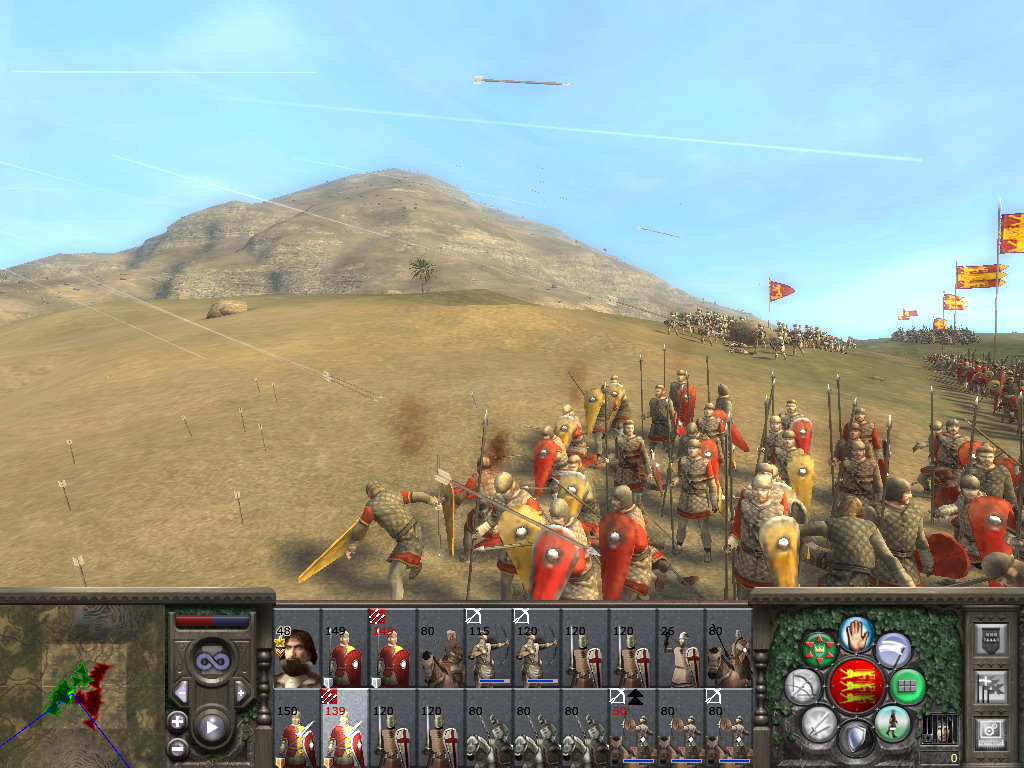Click the crossed swords button
Screen dimensions: 1024x768
(x=819, y=723)
